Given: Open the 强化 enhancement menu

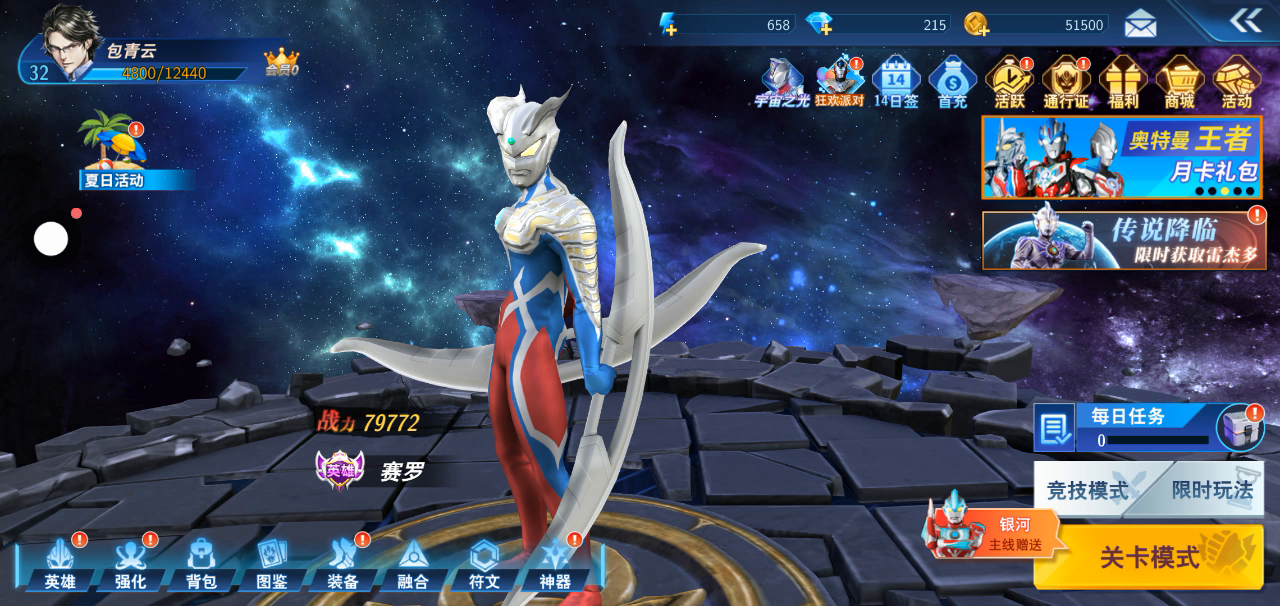Looking at the screenshot, I should click(x=130, y=565).
